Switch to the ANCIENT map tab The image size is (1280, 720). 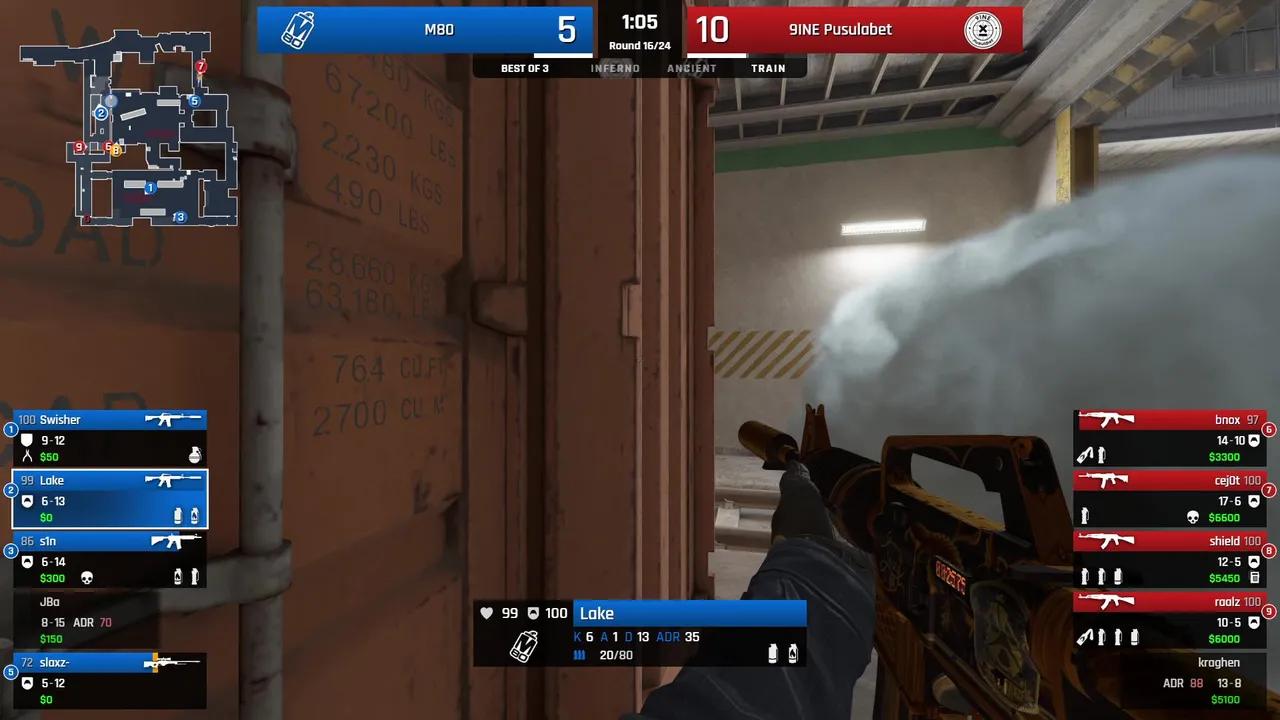[691, 68]
